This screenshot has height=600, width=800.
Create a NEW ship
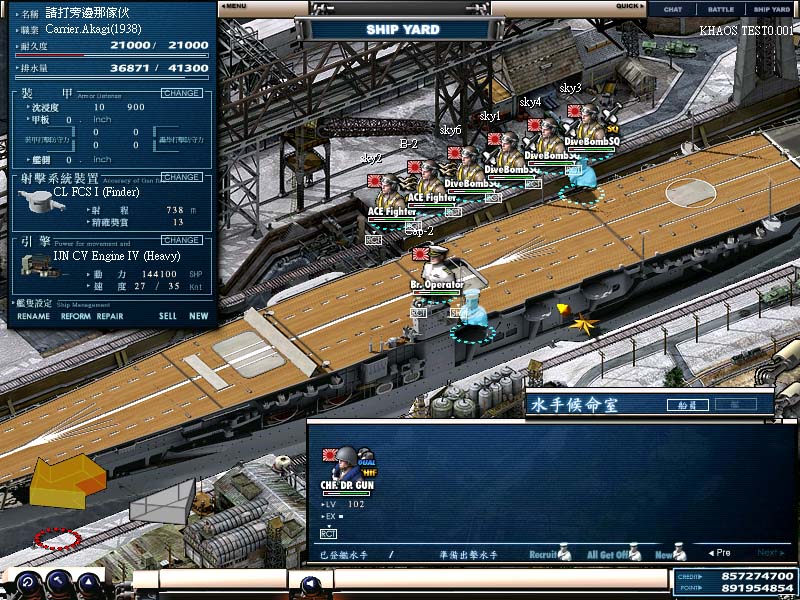199,316
